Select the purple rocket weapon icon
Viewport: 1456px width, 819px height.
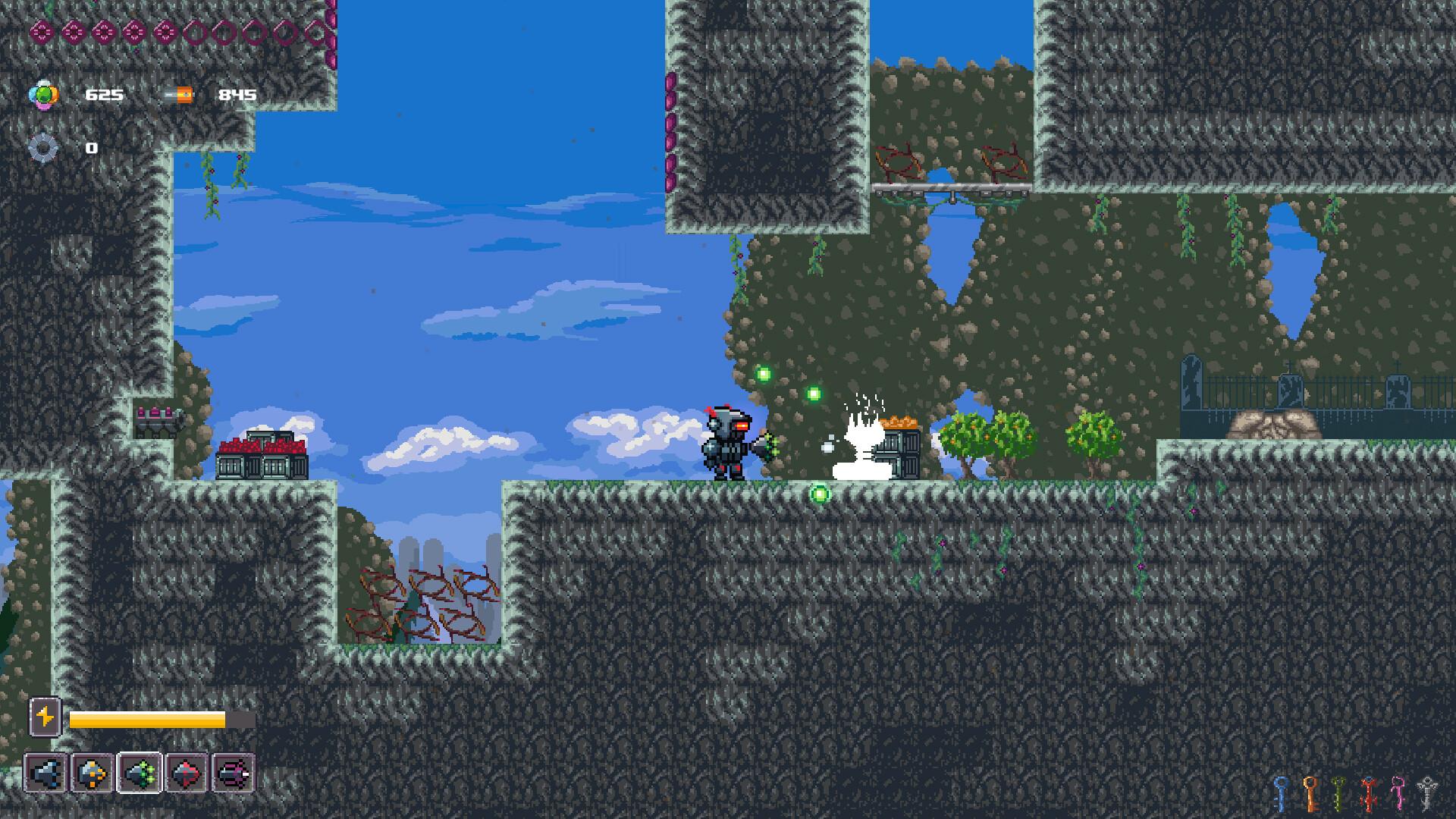(x=235, y=772)
